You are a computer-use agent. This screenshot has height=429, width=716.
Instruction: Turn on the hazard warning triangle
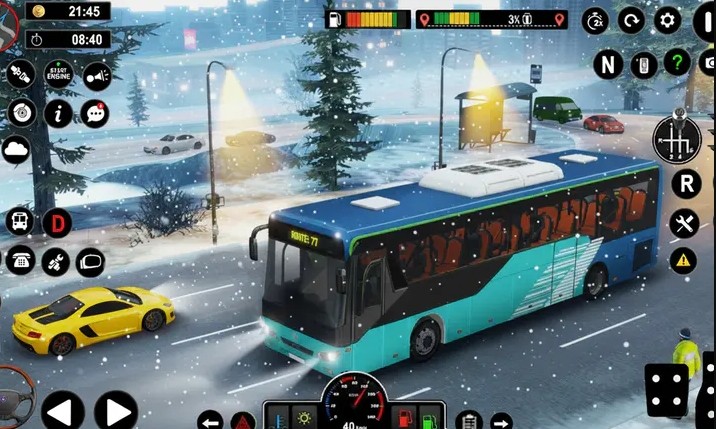pos(684,261)
